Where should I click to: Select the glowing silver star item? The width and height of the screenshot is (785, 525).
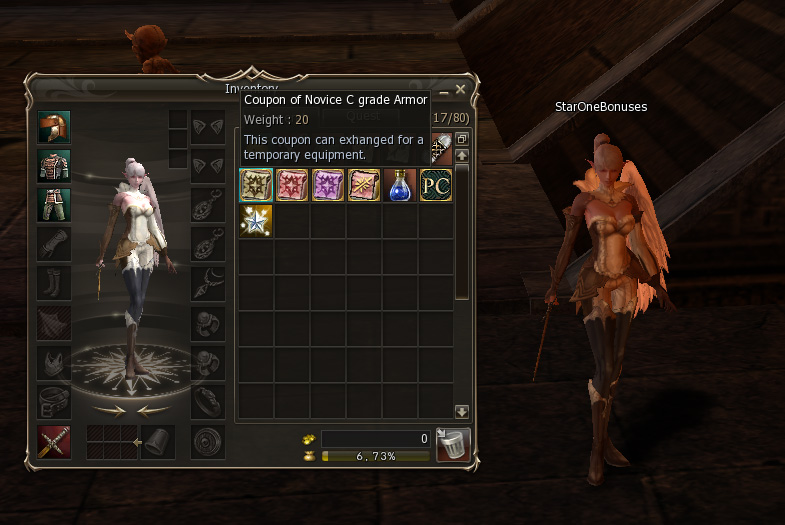[x=256, y=221]
